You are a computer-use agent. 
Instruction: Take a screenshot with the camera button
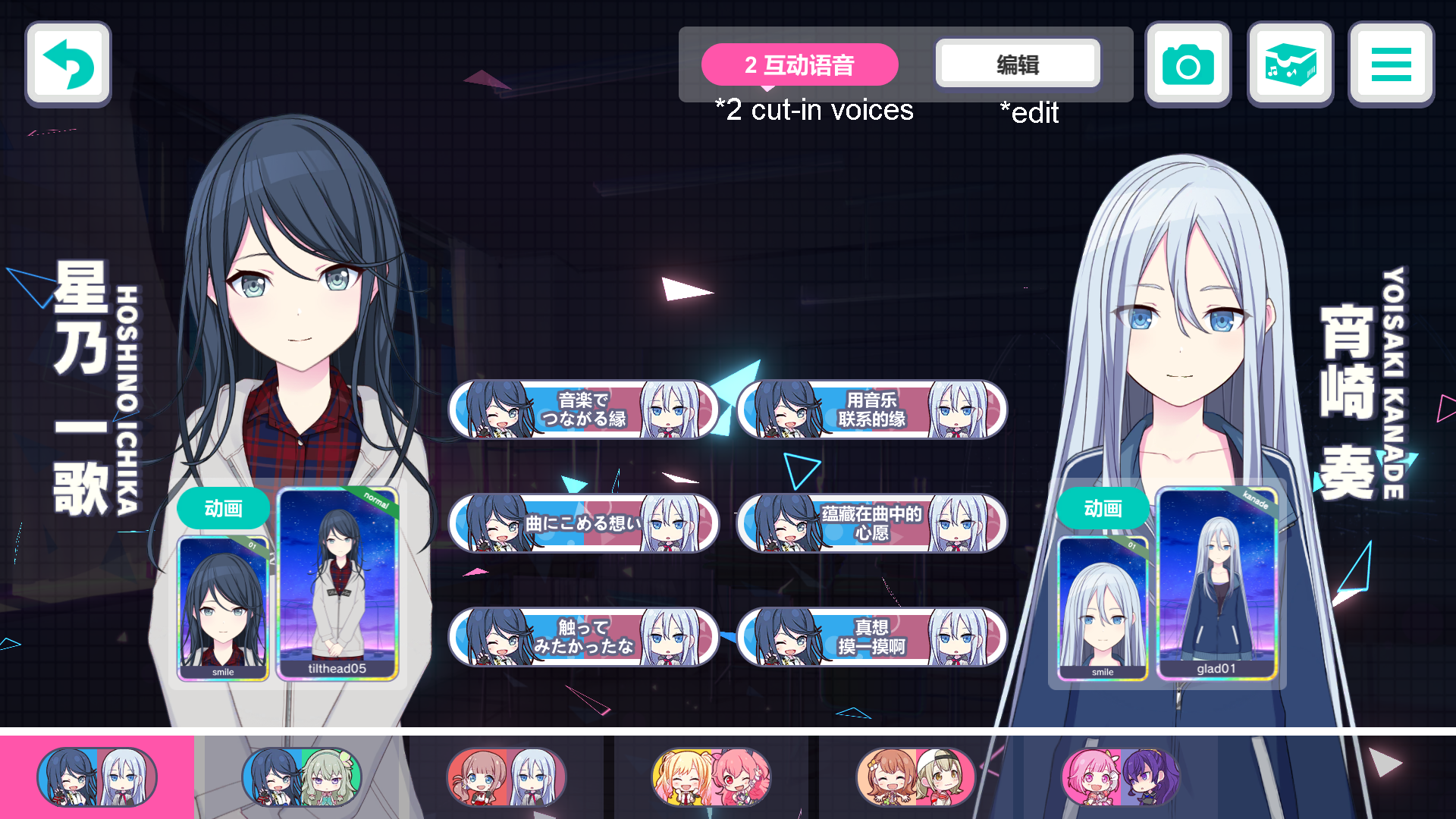tap(1188, 64)
